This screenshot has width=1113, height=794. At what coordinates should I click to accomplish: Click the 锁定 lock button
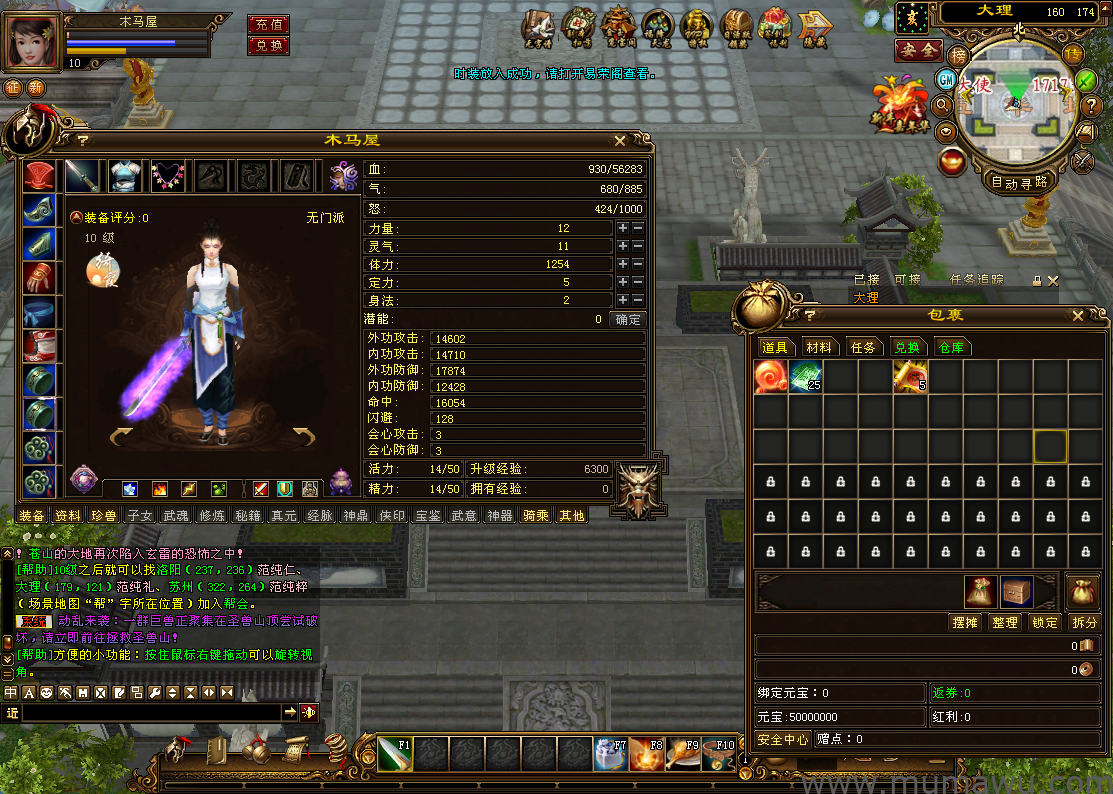point(1045,622)
